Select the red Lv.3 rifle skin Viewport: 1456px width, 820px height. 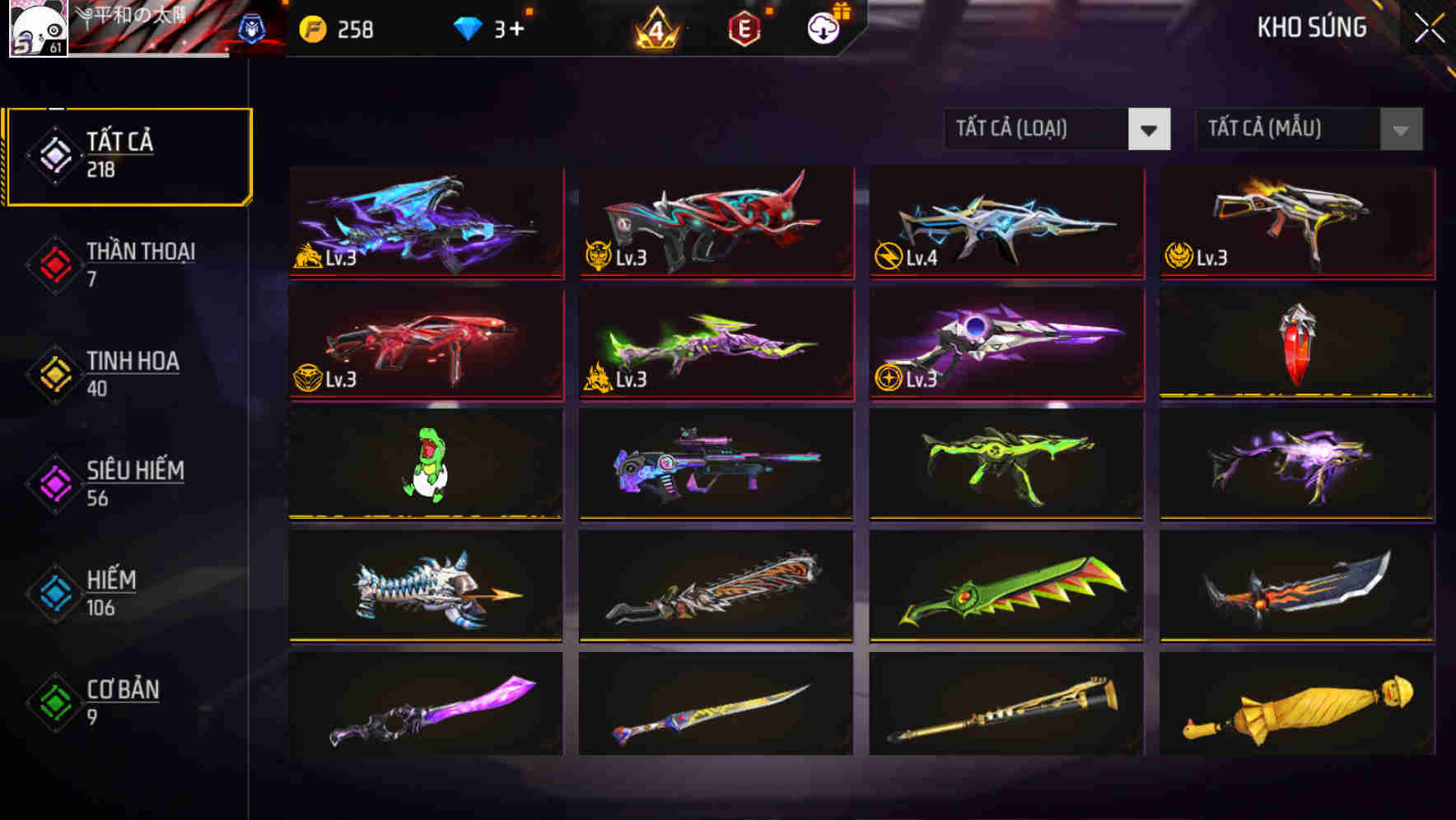pos(425,344)
